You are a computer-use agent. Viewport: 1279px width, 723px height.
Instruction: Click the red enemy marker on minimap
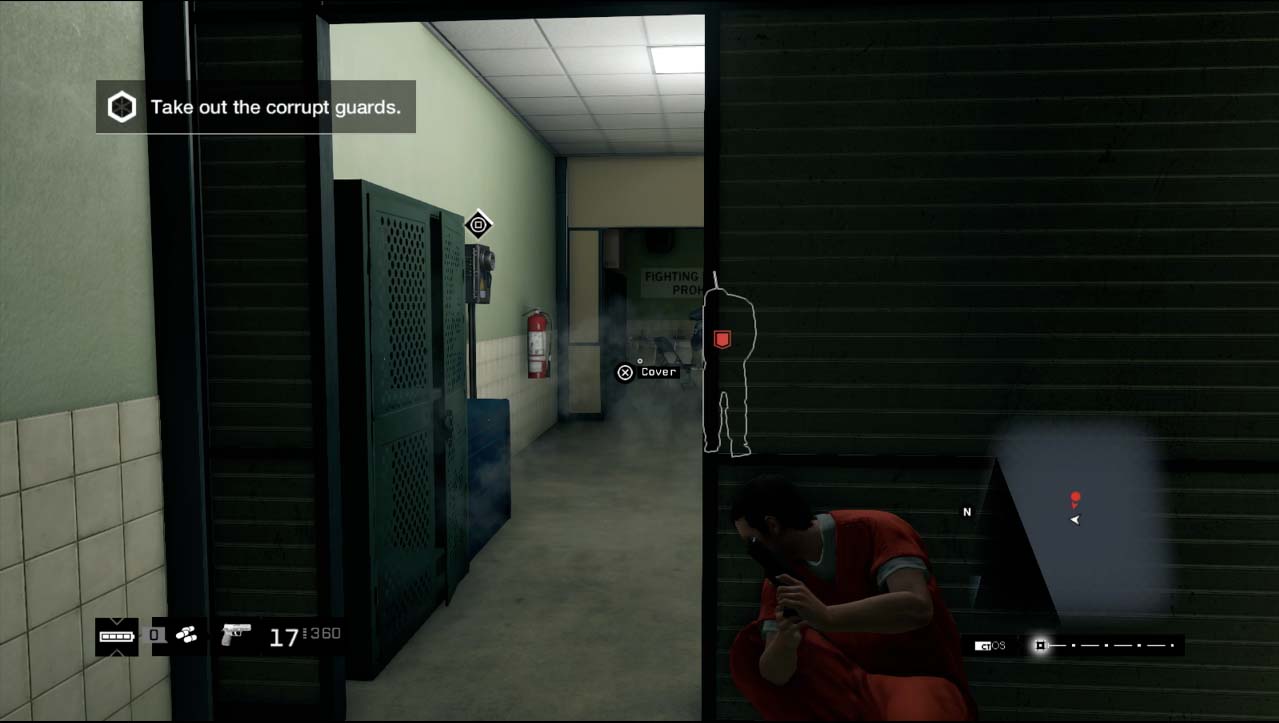pos(1075,497)
